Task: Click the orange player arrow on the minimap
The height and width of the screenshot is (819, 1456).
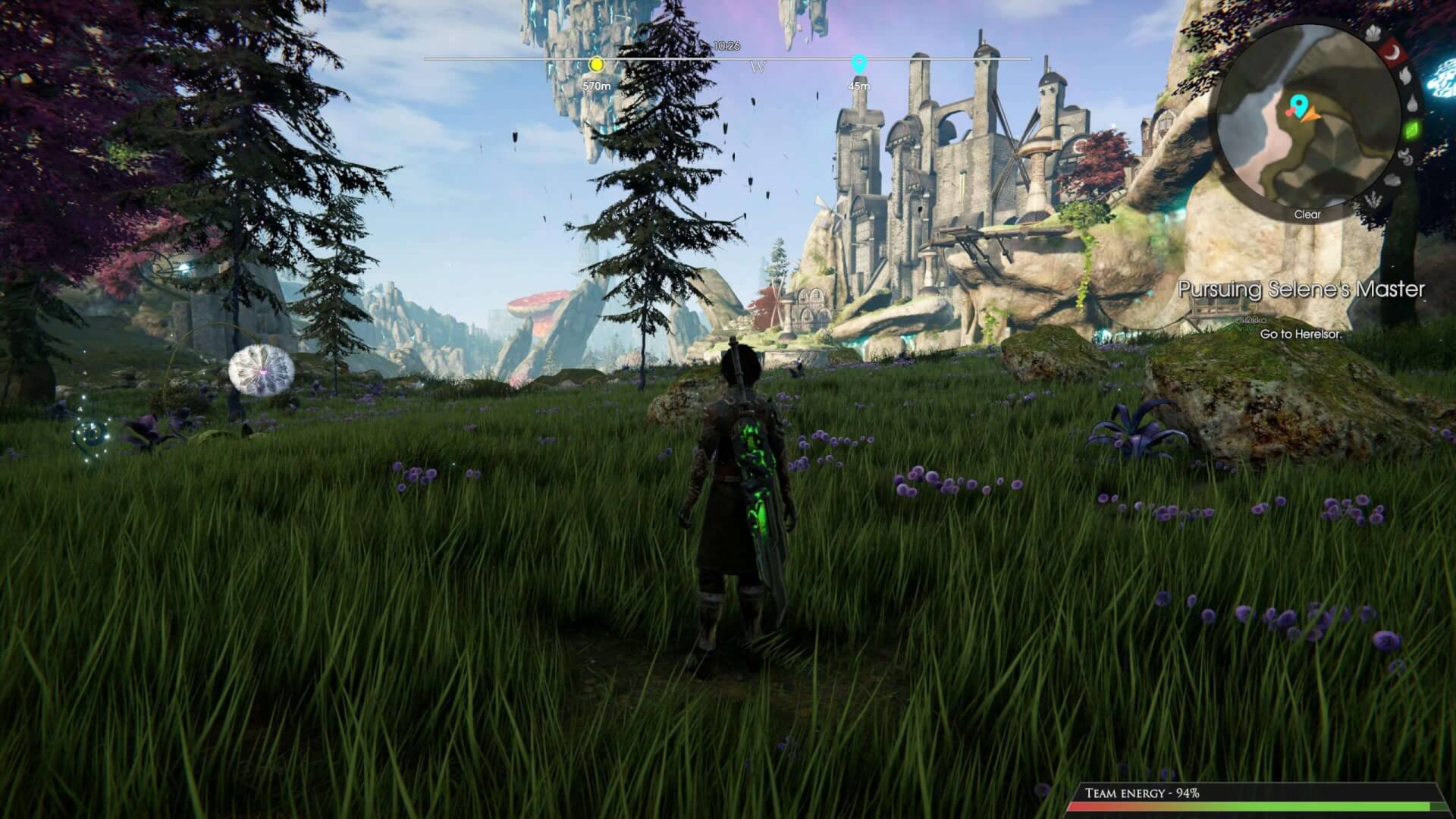Action: [x=1311, y=115]
